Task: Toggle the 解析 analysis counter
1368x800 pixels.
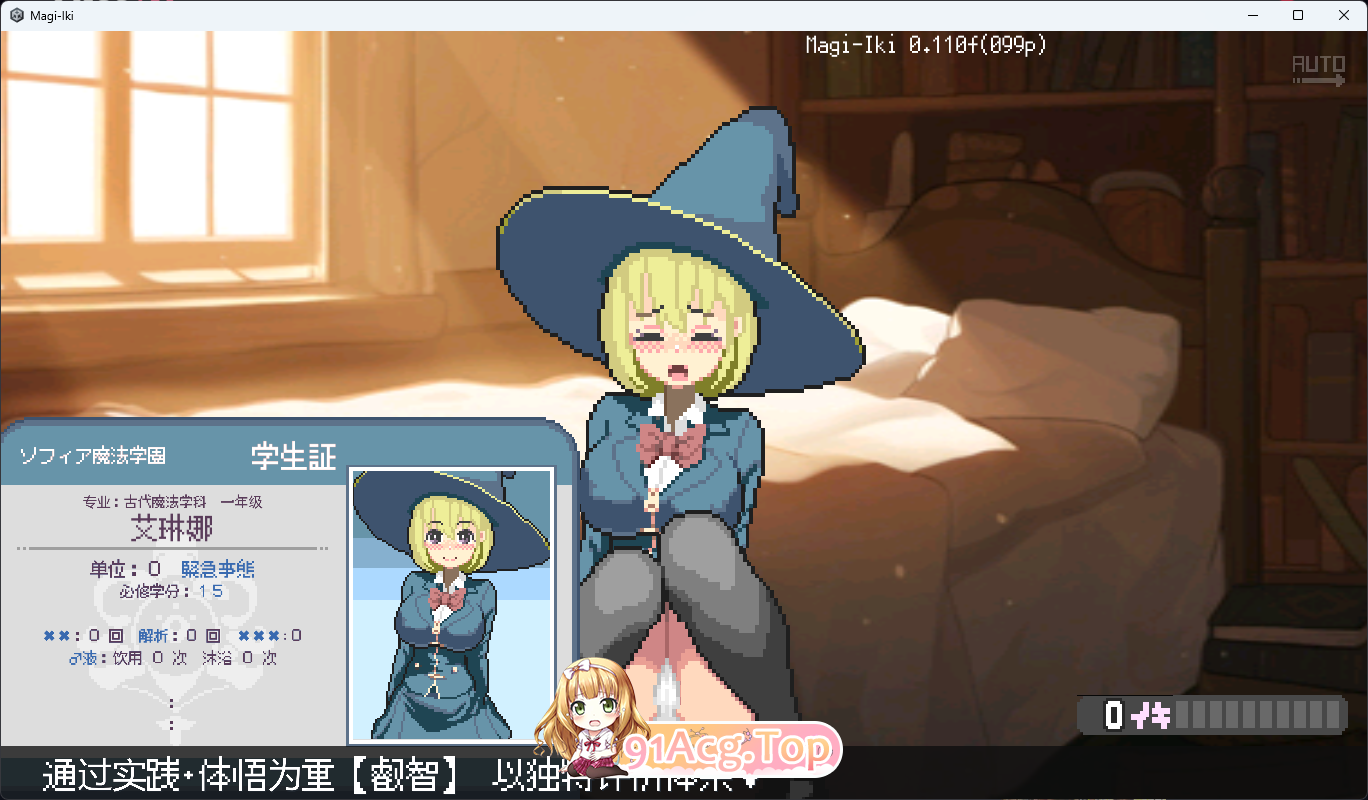Action: (155, 634)
